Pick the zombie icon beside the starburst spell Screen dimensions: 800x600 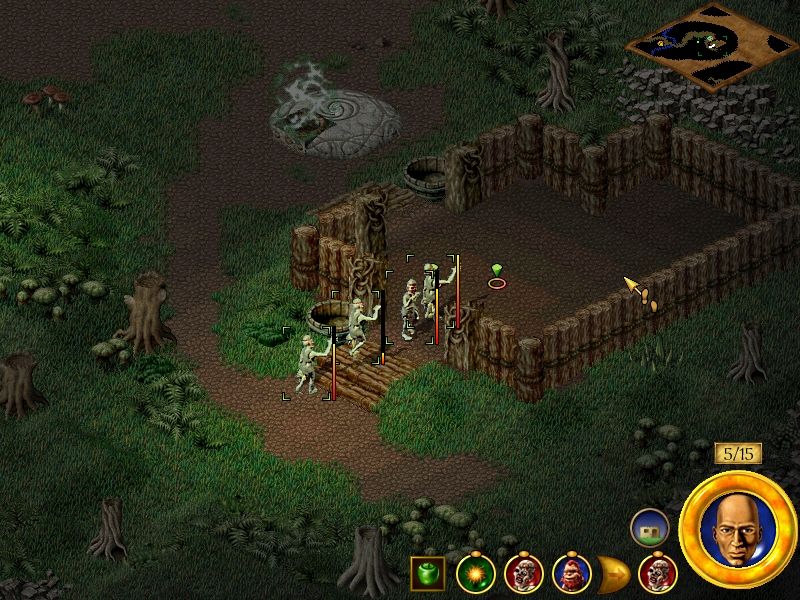(x=524, y=574)
